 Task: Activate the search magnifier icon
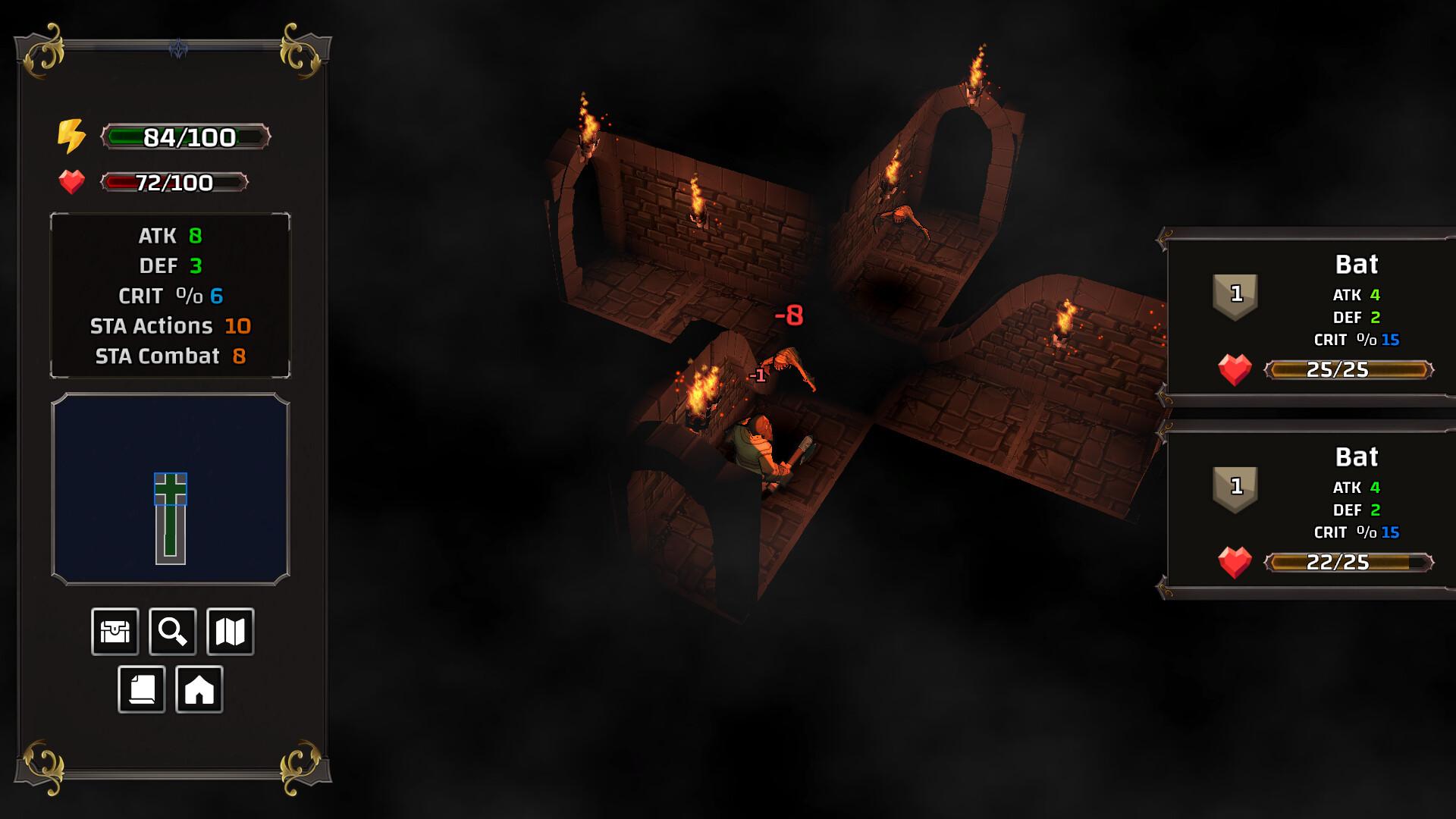point(173,631)
